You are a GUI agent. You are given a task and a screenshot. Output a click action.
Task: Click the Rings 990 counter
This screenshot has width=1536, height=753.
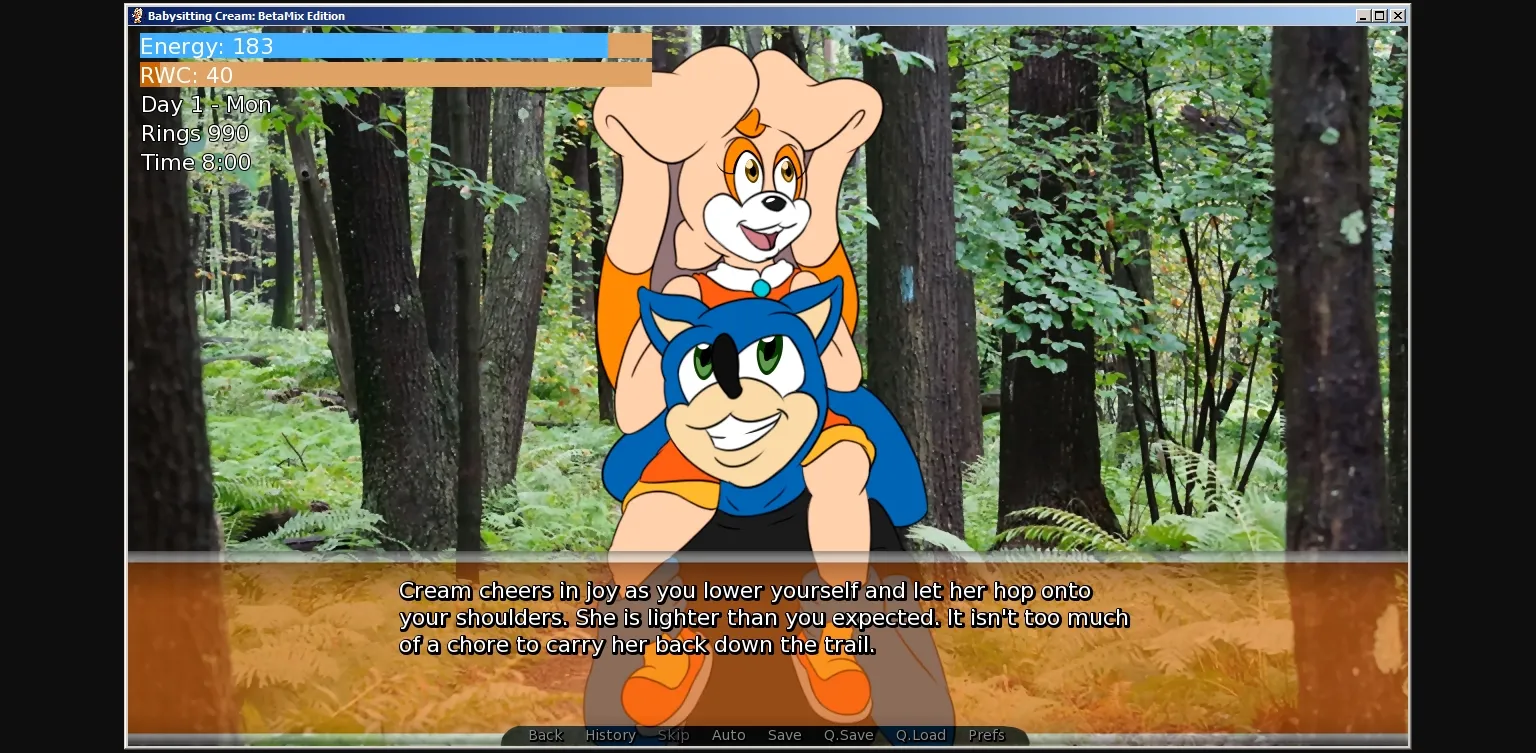click(x=195, y=133)
